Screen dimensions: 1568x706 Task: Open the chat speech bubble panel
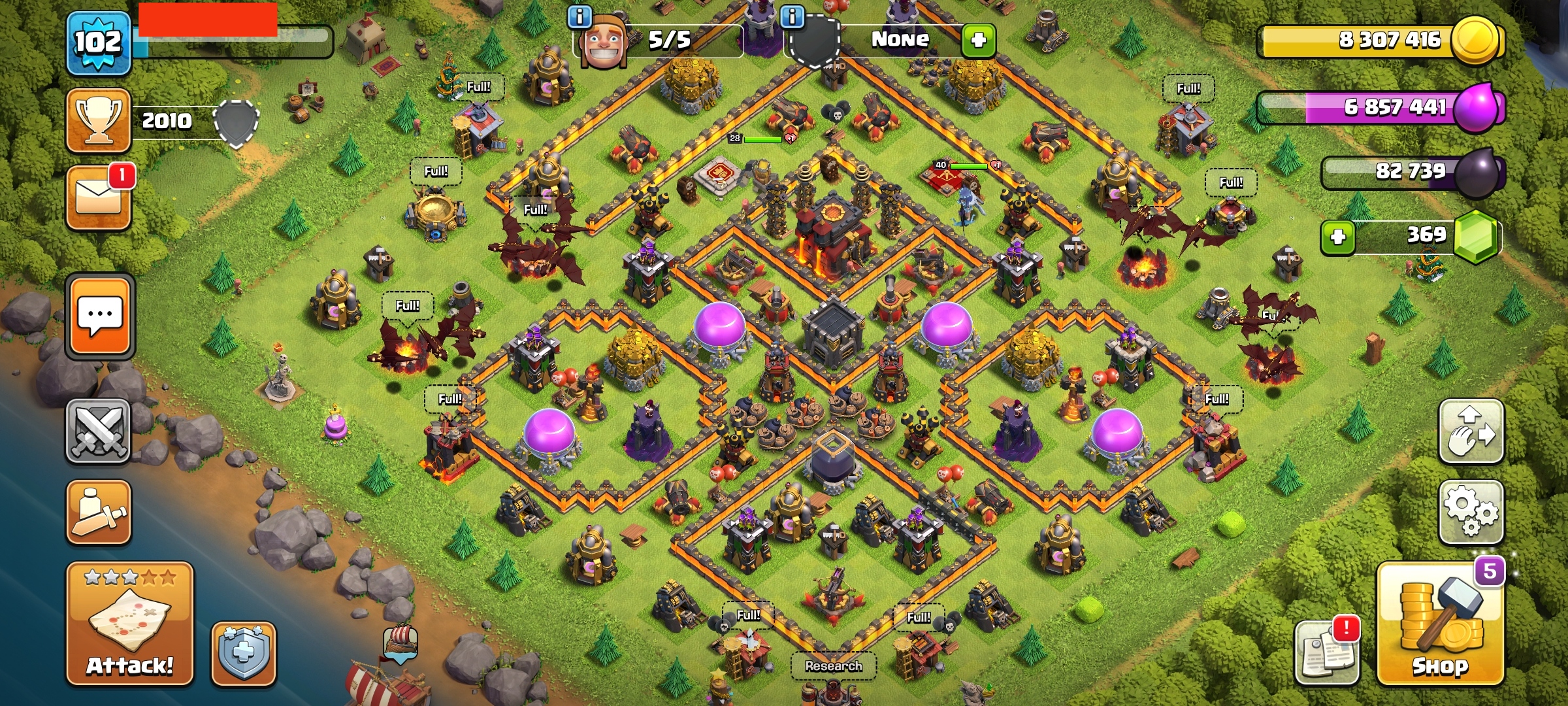click(x=100, y=316)
